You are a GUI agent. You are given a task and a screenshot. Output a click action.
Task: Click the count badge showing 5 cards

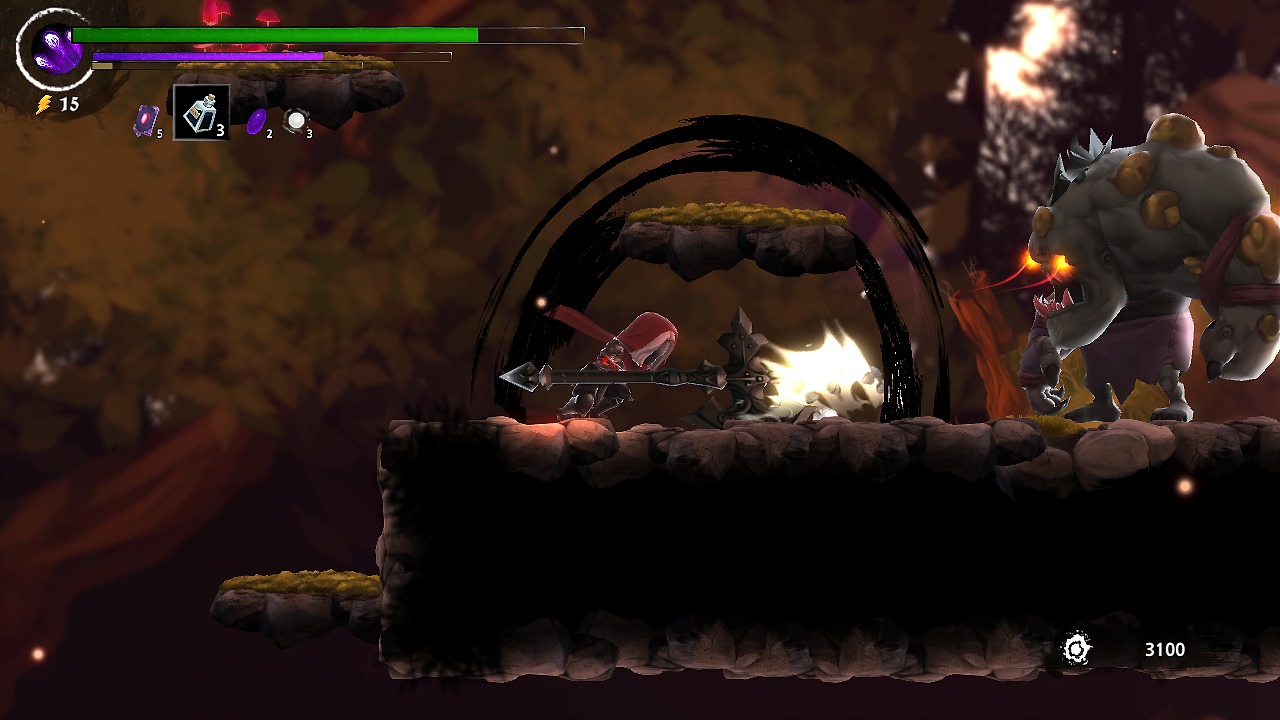tap(158, 133)
